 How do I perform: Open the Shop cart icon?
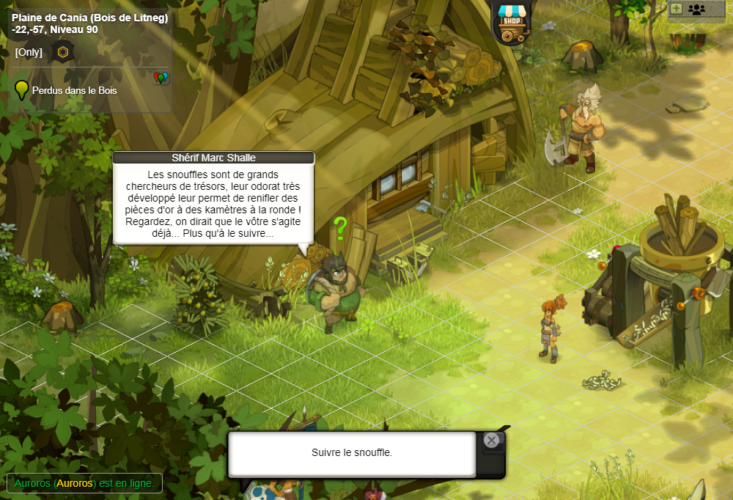tap(511, 22)
